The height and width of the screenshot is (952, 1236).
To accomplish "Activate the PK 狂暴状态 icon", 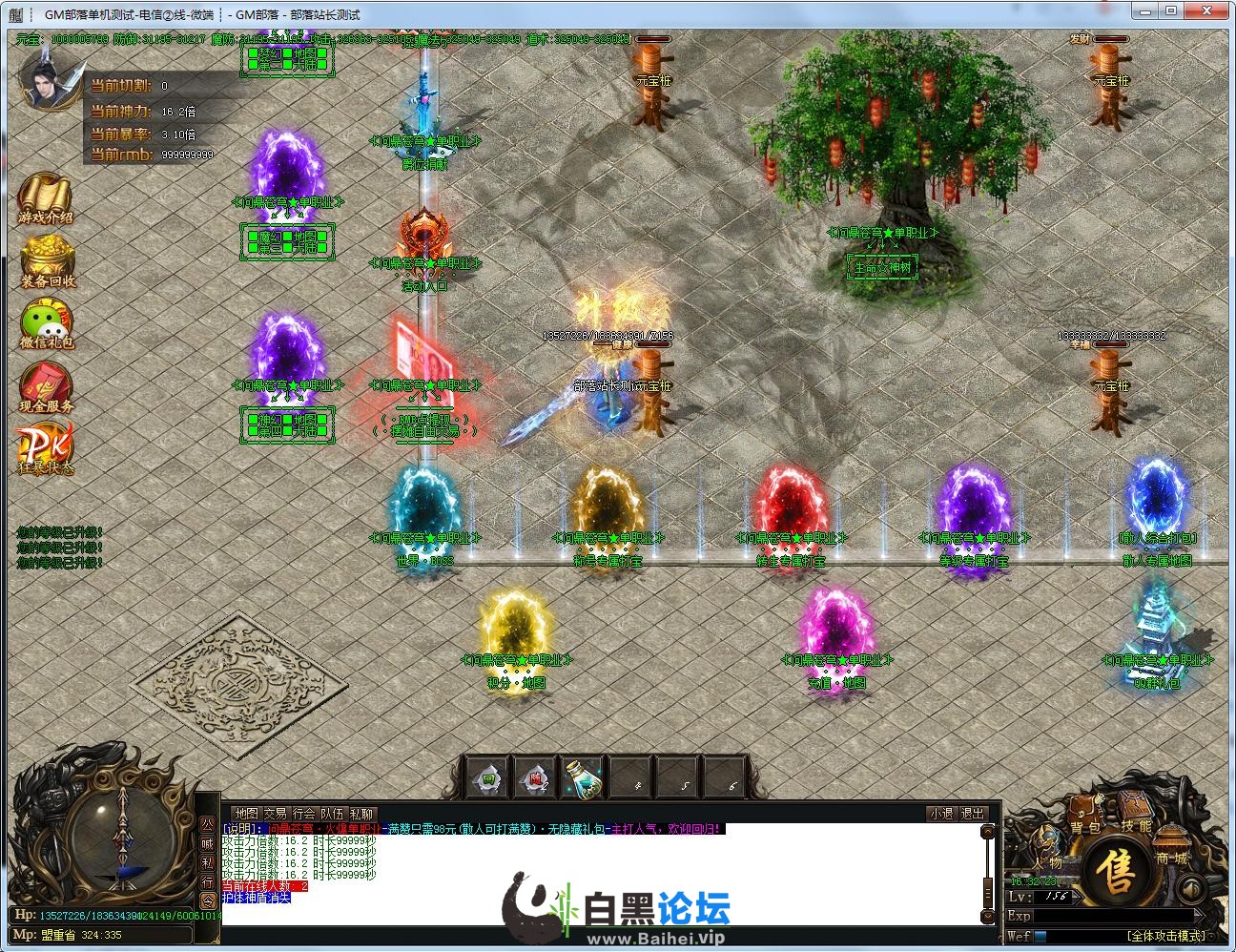I will [x=46, y=448].
